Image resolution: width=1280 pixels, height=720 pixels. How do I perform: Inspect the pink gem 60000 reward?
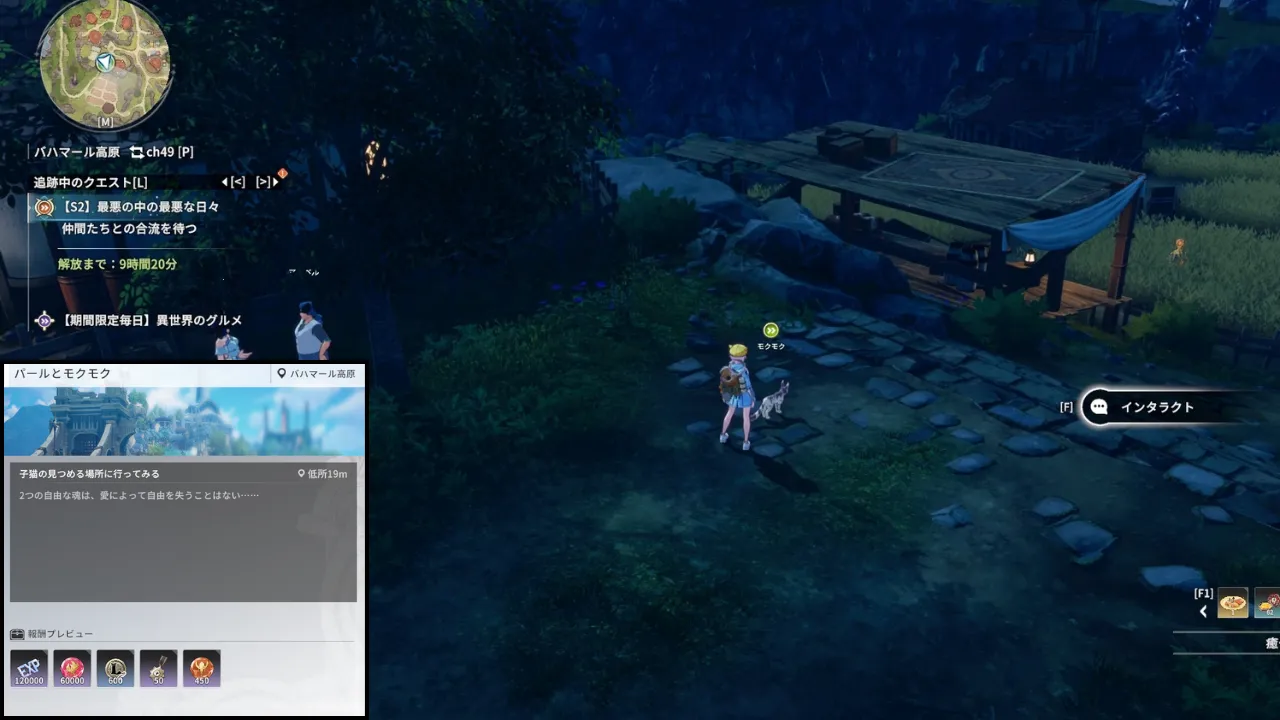click(x=72, y=668)
